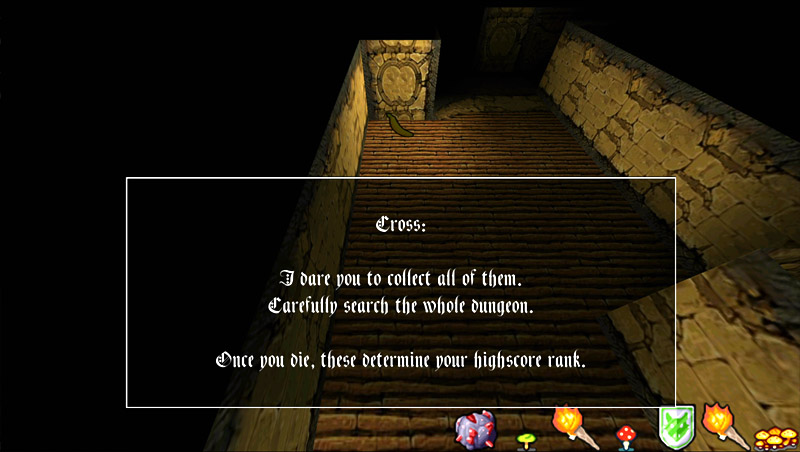Select the torch beside the orange mushroom cluster
Screen dimensions: 800x452
tap(724, 424)
